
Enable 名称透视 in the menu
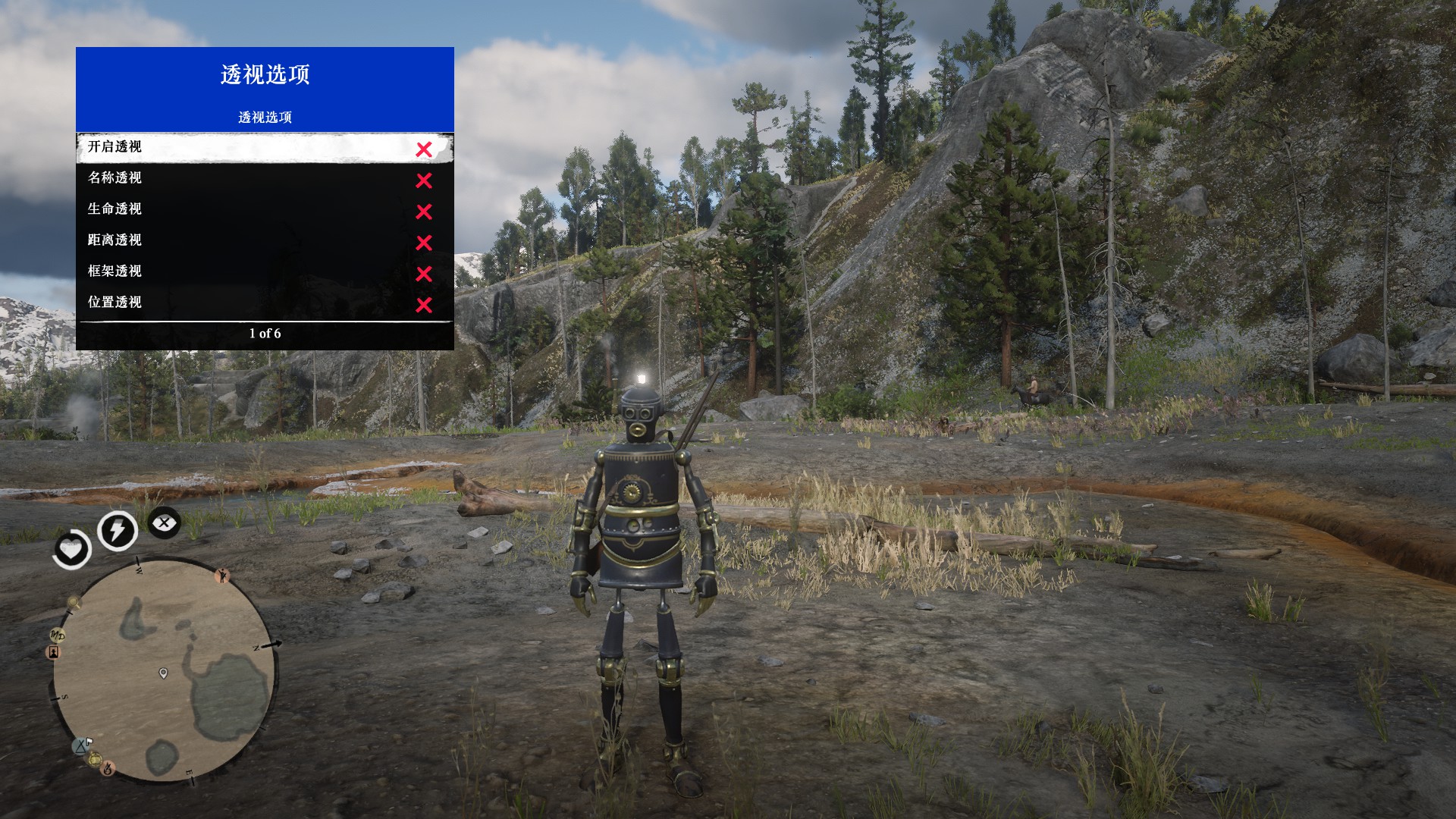pyautogui.click(x=265, y=179)
